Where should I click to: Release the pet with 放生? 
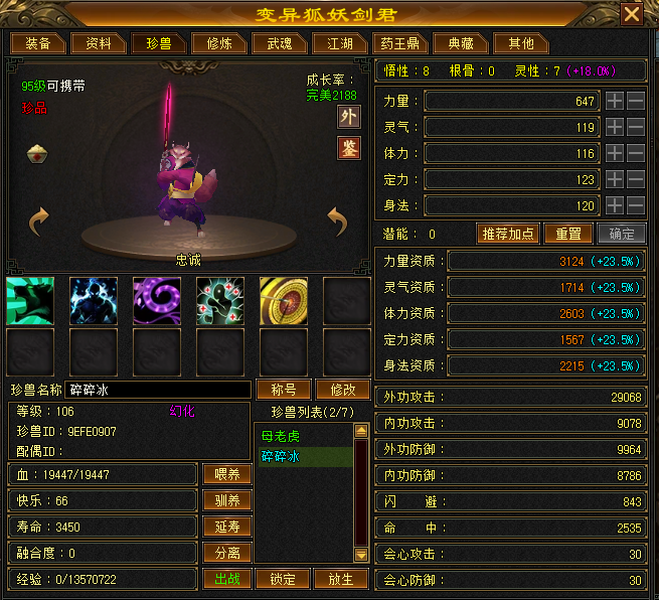click(x=340, y=579)
